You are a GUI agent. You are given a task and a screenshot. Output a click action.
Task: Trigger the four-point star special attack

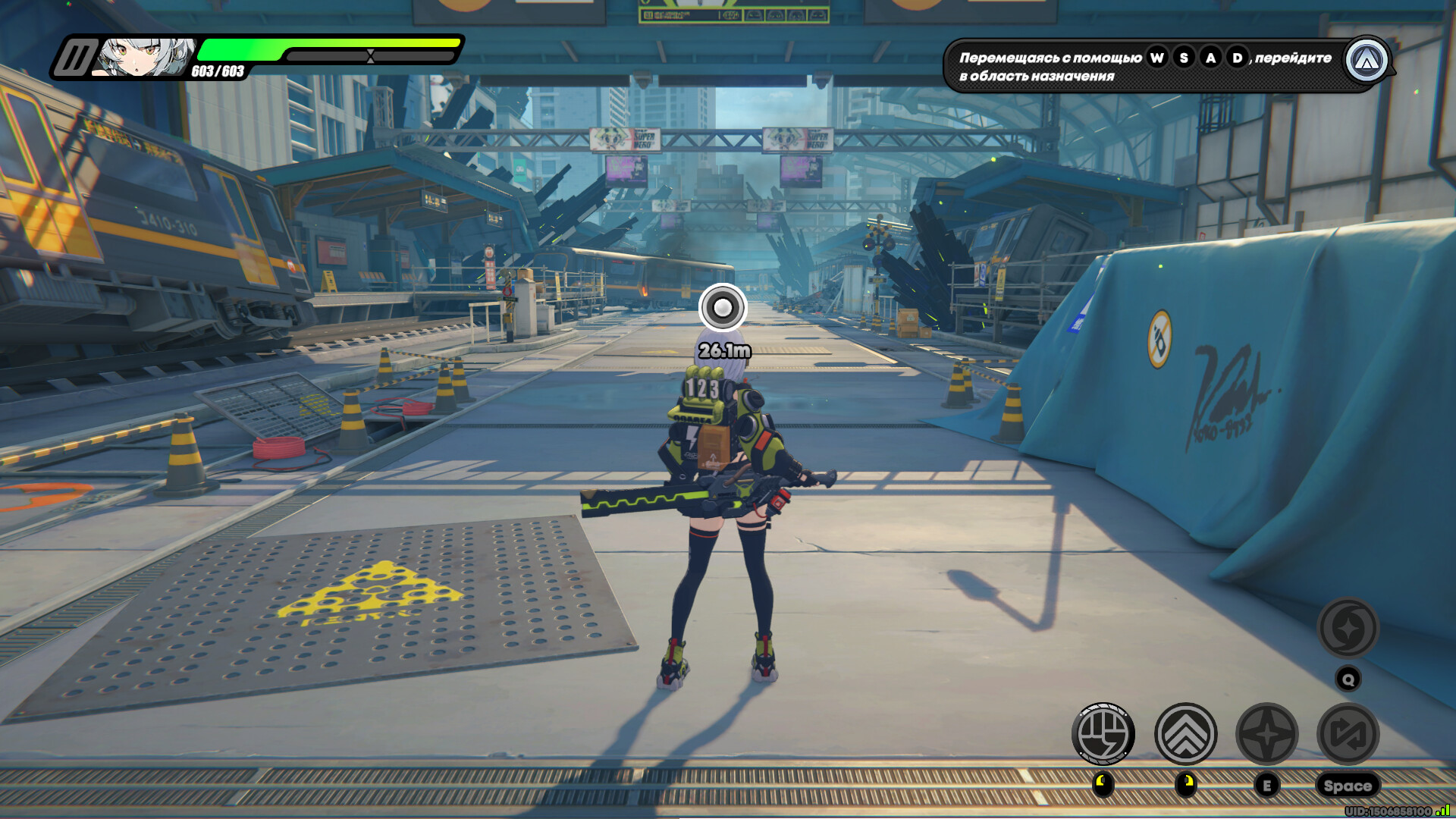pos(1267,733)
